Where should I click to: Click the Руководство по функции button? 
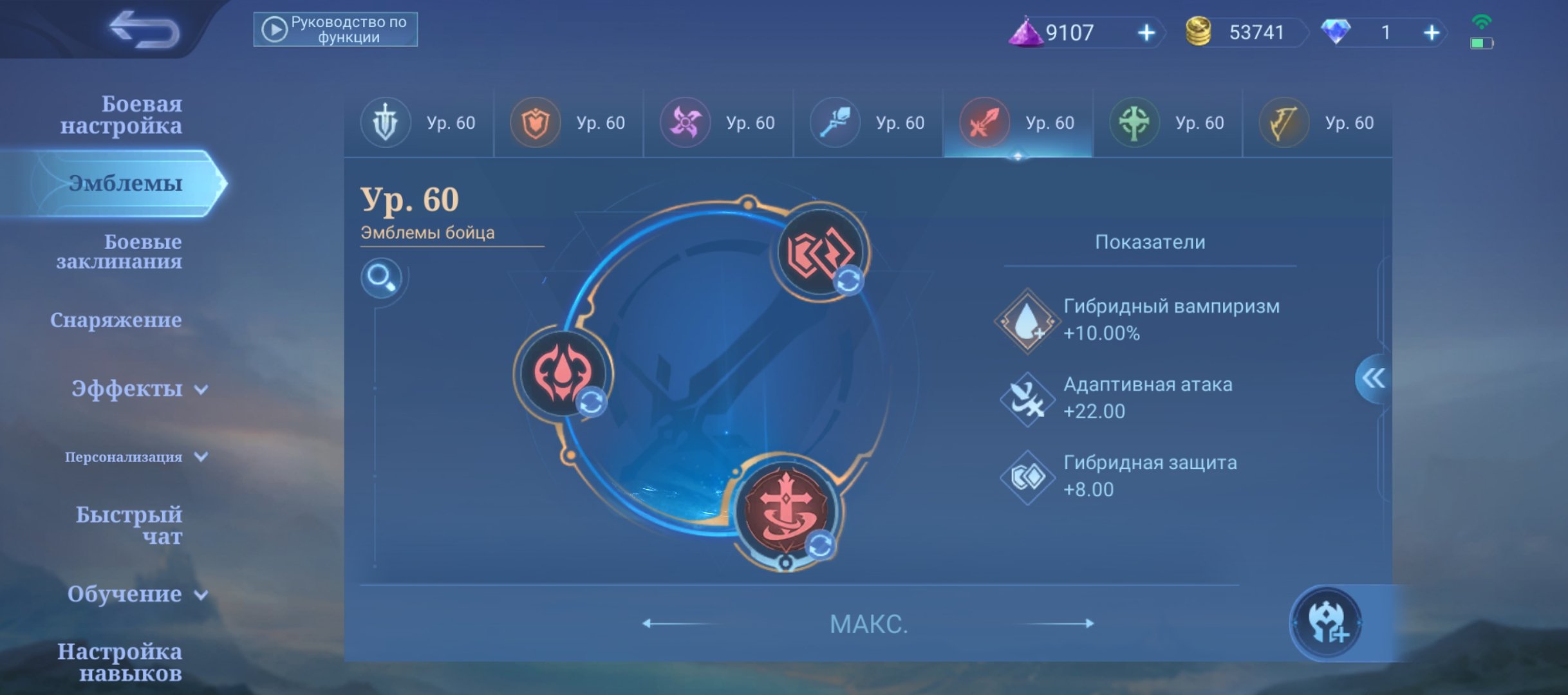(x=337, y=29)
